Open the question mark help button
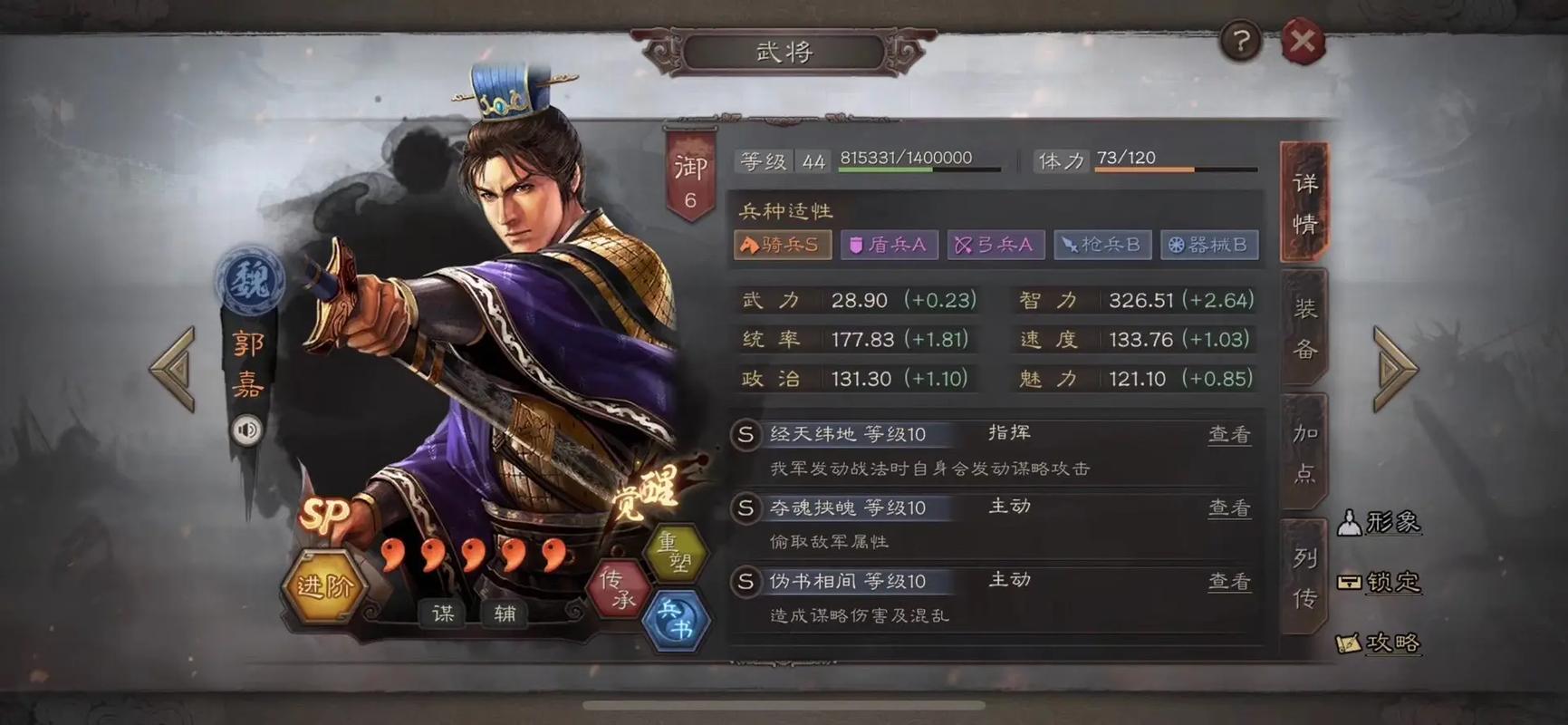Image resolution: width=1568 pixels, height=725 pixels. coord(1240,41)
